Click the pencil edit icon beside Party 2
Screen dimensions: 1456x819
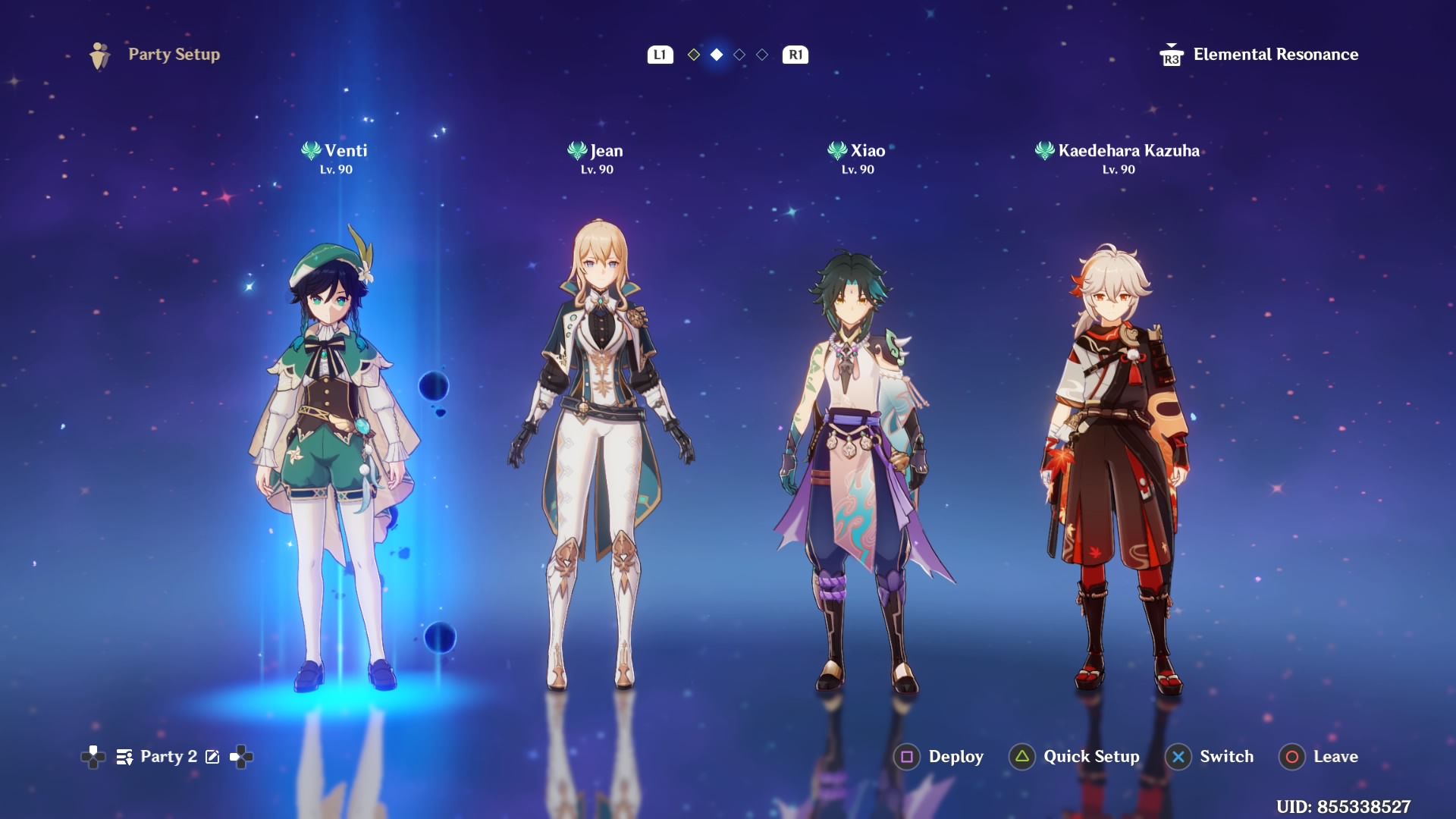click(213, 756)
